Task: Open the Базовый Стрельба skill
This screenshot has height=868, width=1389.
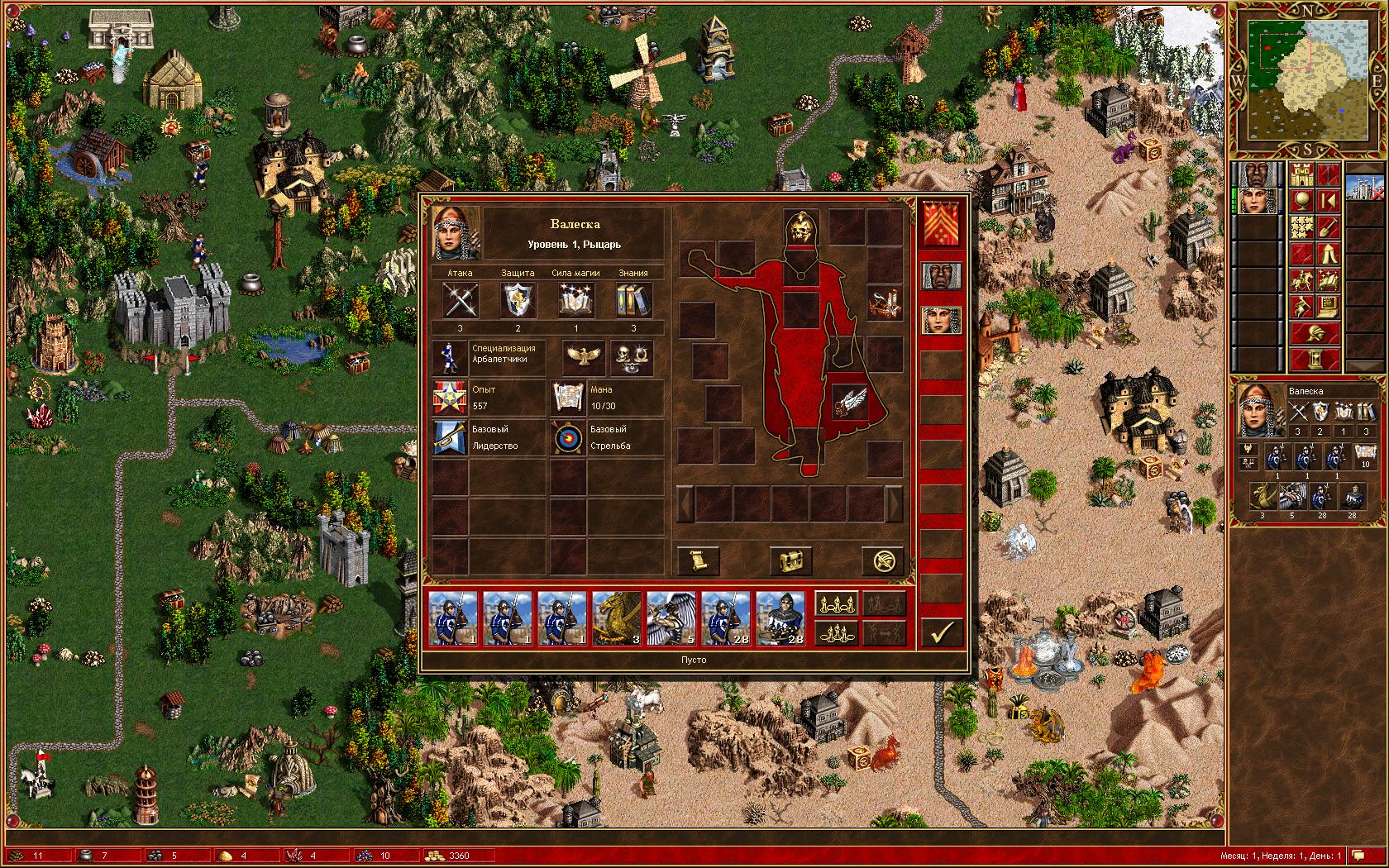Action: tap(608, 438)
